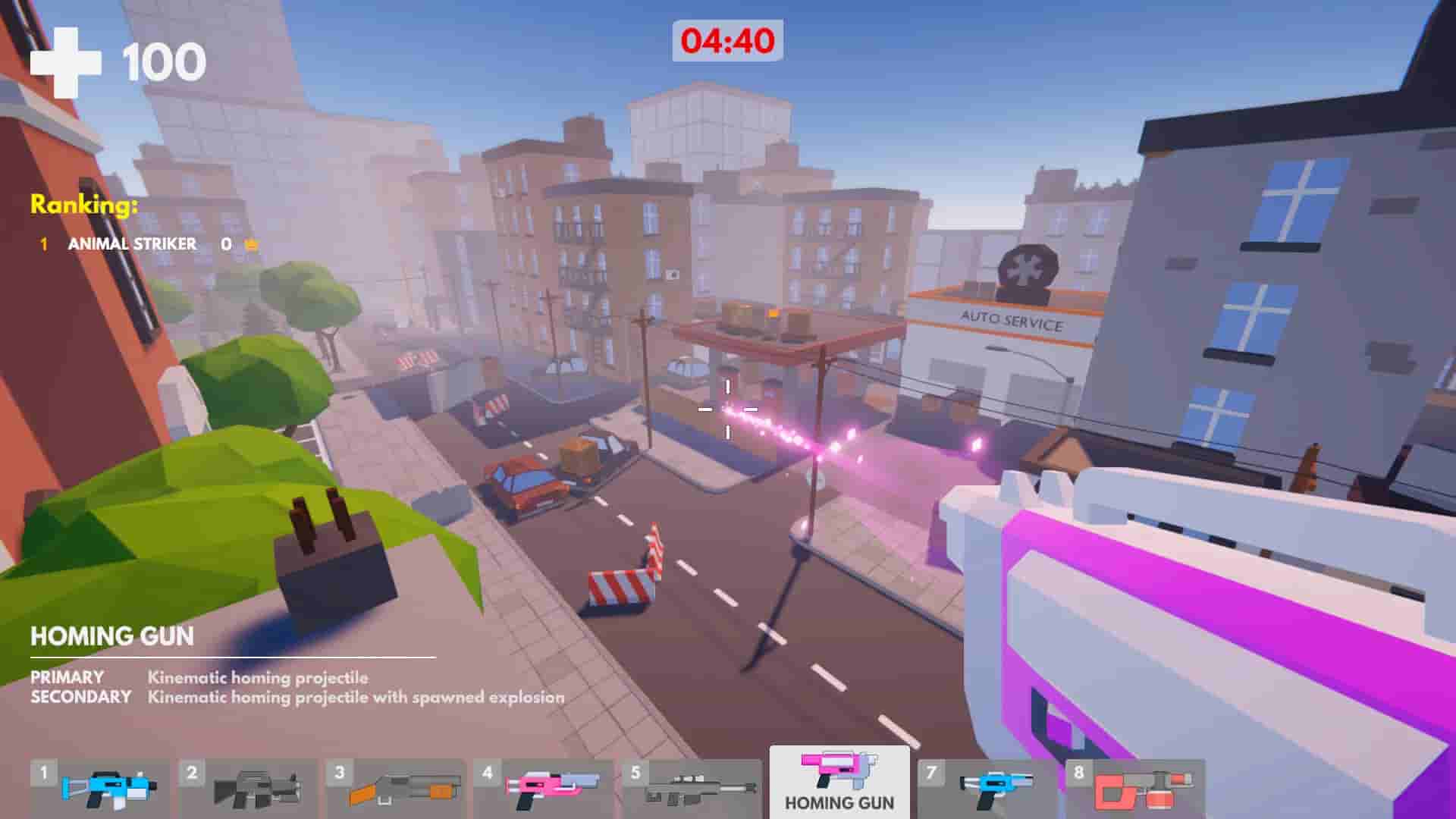Click the HOMING GUN weapon title

click(112, 636)
